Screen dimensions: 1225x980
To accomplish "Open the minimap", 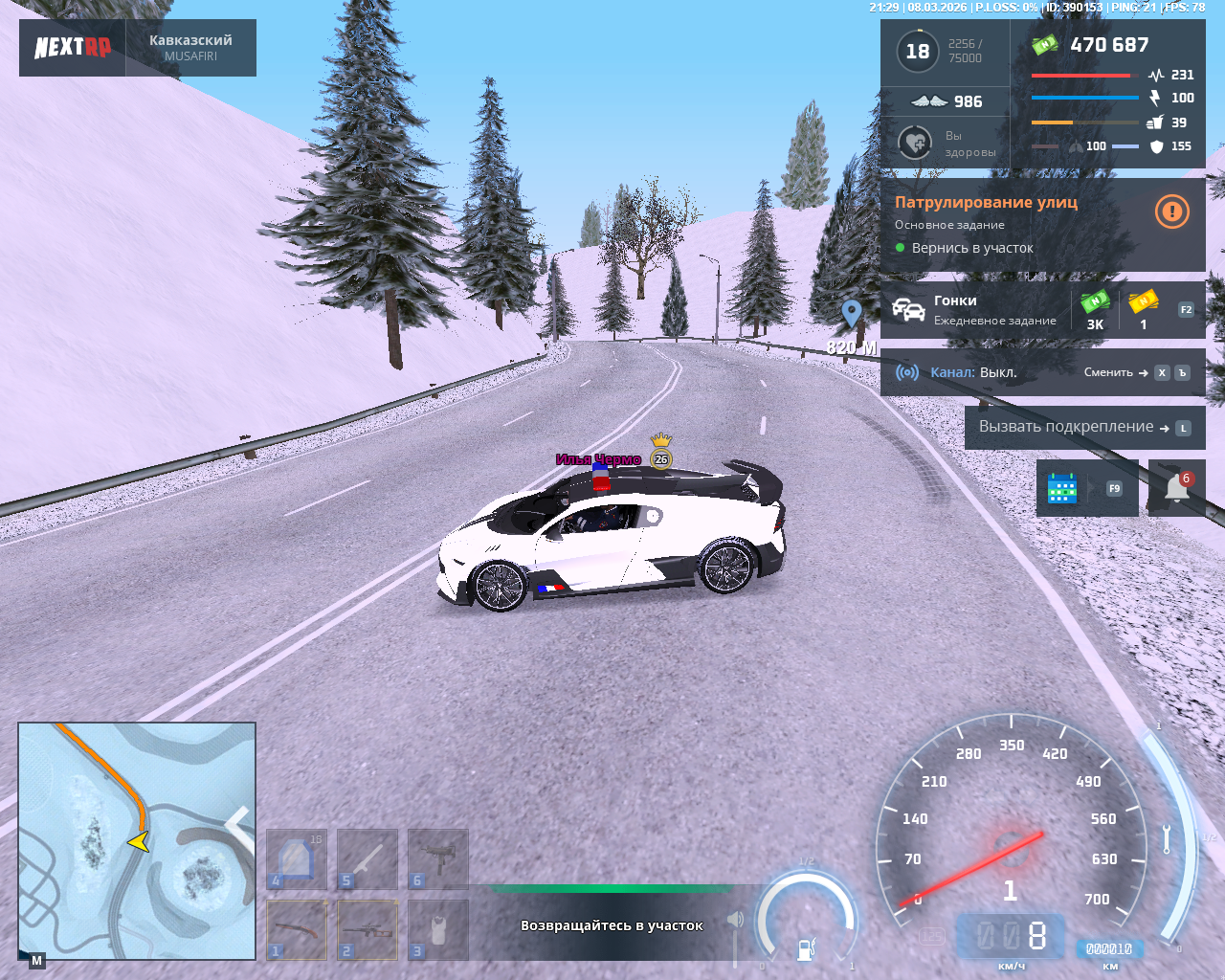I will pyautogui.click(x=137, y=840).
